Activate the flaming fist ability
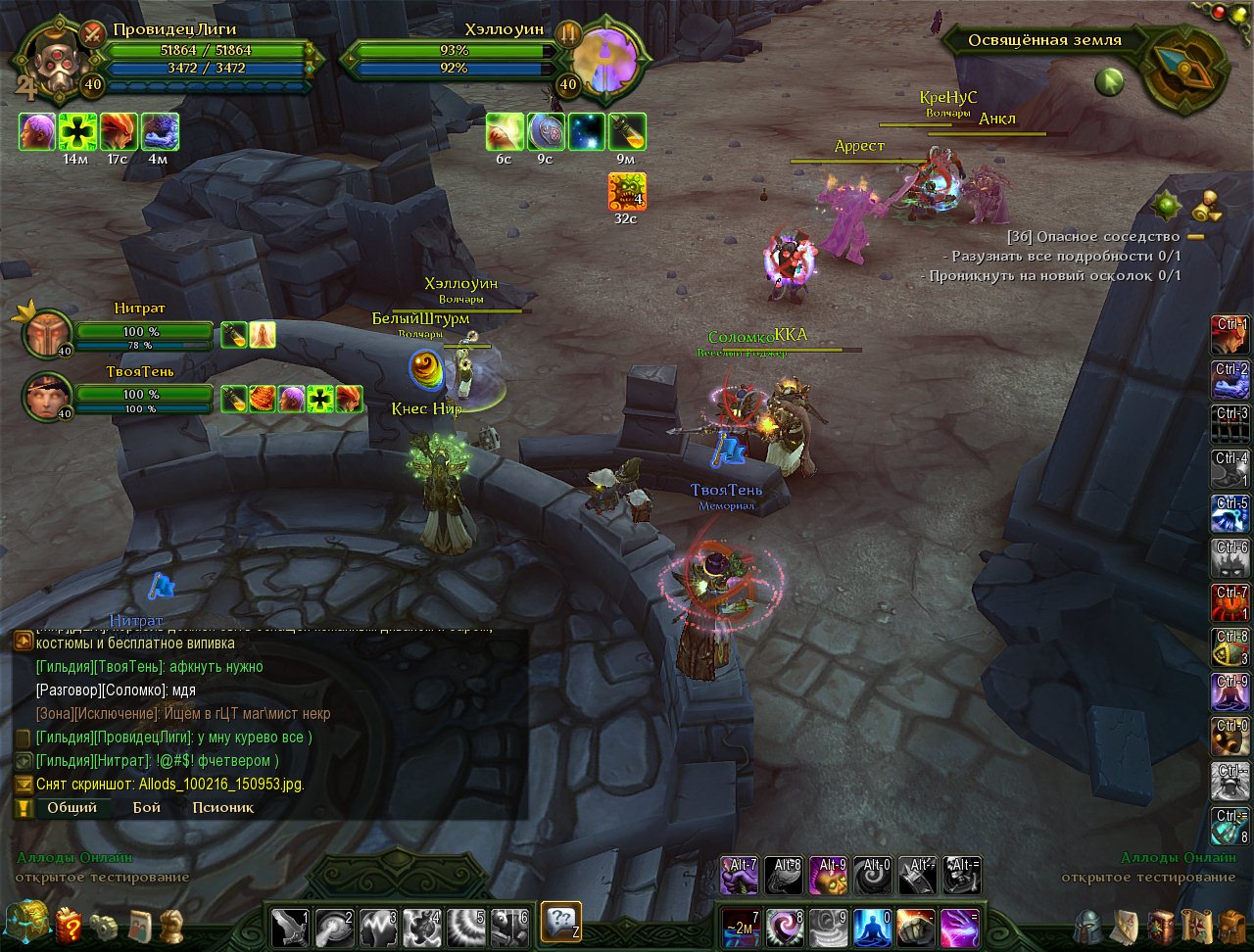Image resolution: width=1254 pixels, height=952 pixels. click(915, 925)
